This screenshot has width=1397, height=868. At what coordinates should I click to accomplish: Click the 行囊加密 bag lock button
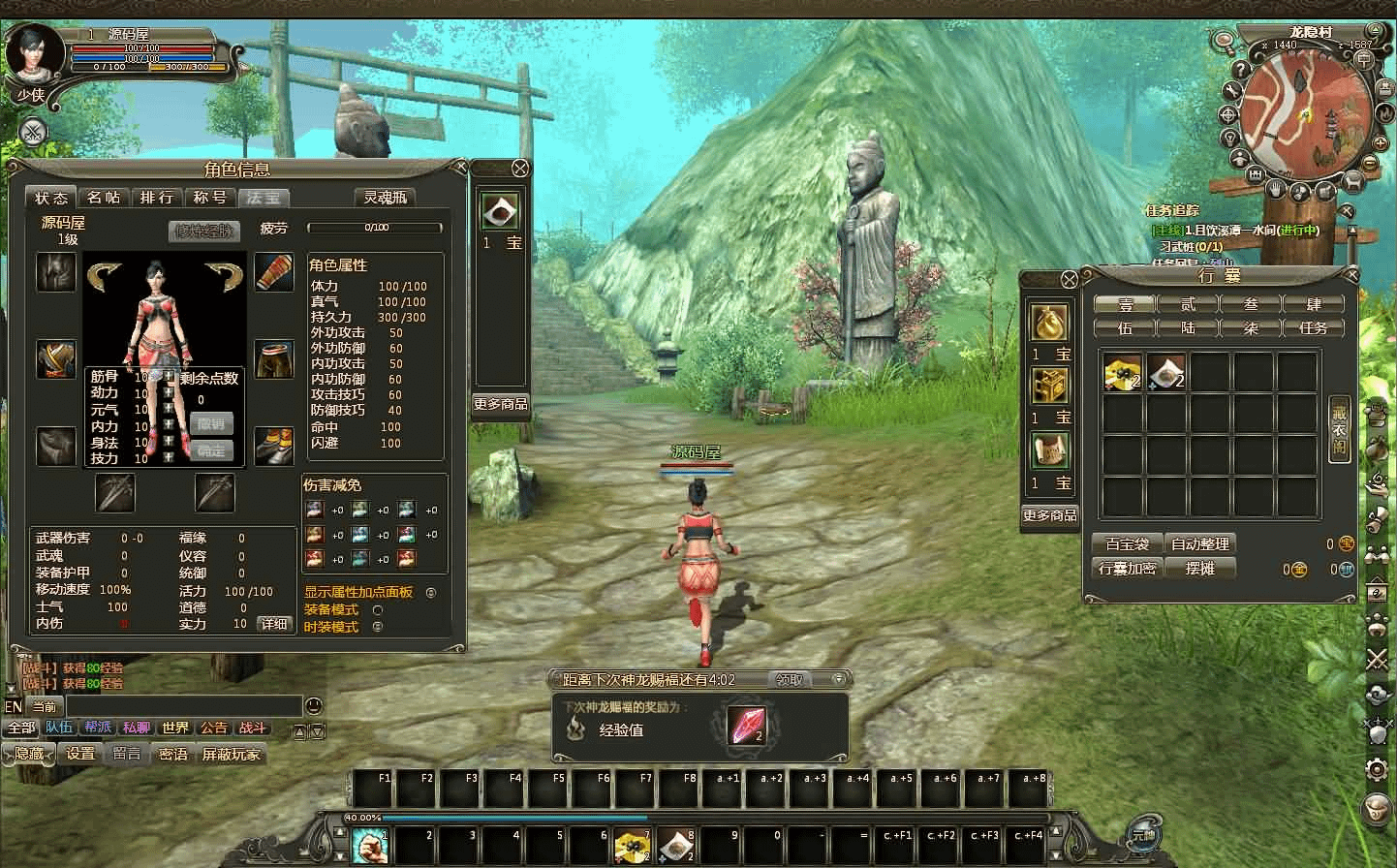point(1127,569)
